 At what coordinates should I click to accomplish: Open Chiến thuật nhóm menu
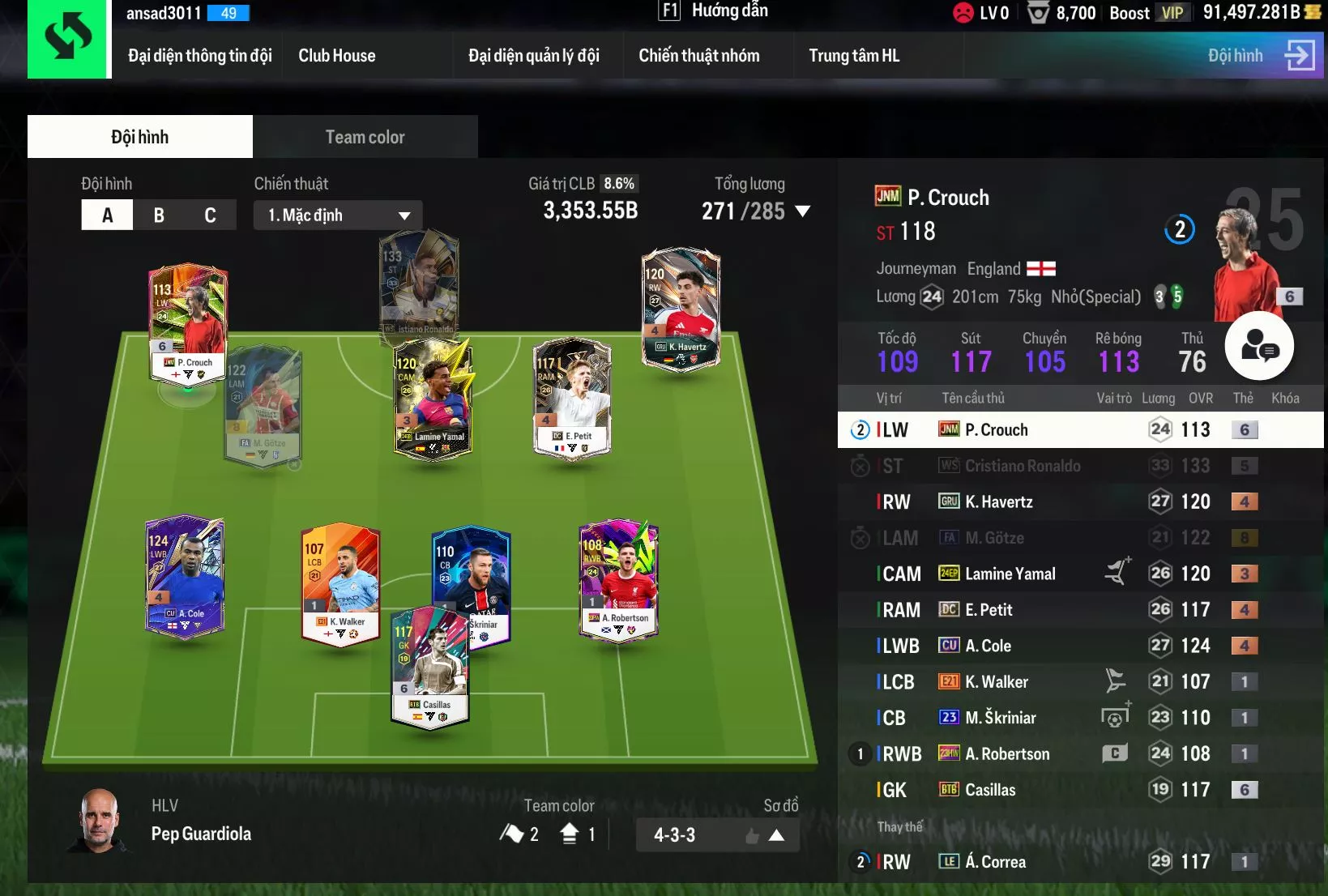[x=698, y=56]
